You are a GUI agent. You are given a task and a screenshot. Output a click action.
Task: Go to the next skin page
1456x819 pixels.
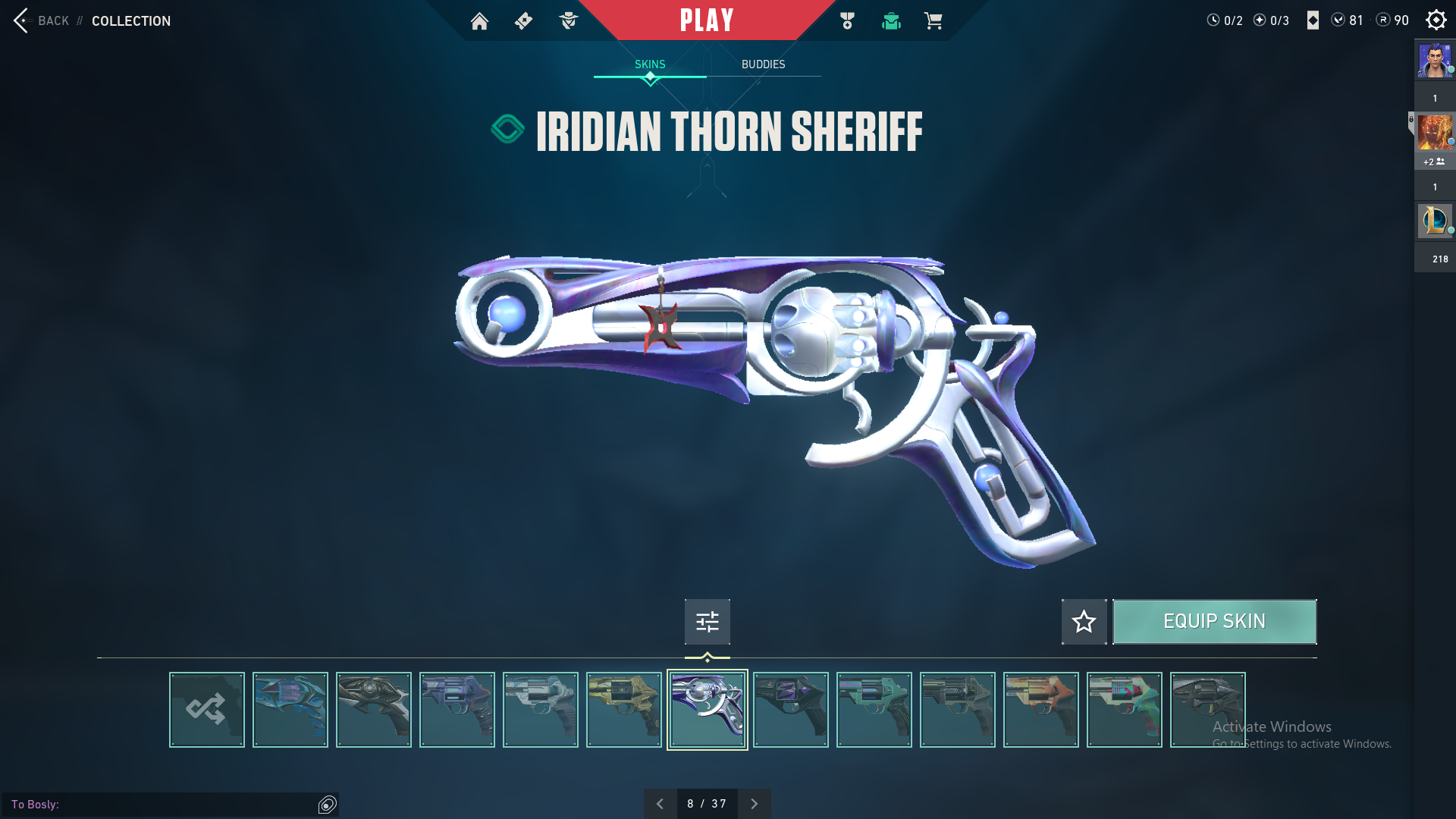pos(754,804)
